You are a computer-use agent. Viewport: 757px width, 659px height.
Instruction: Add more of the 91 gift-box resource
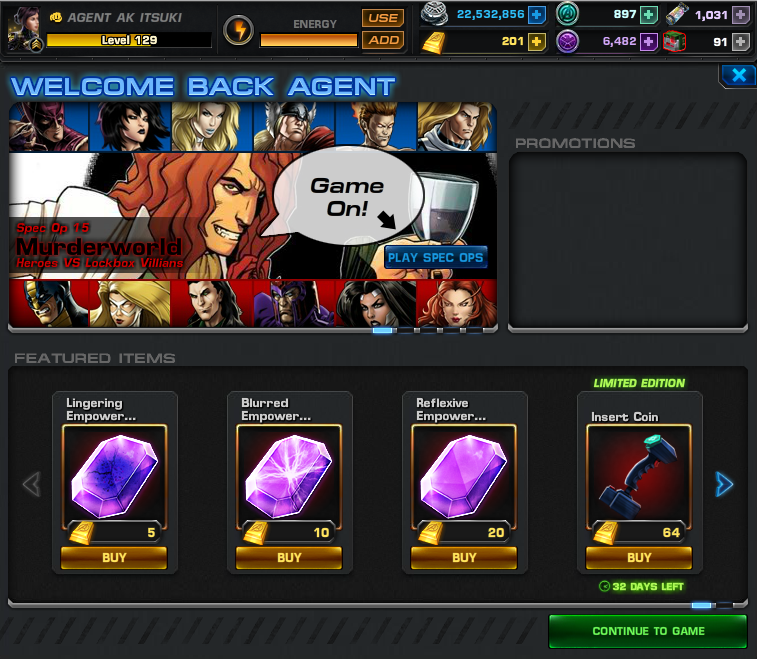pos(740,41)
